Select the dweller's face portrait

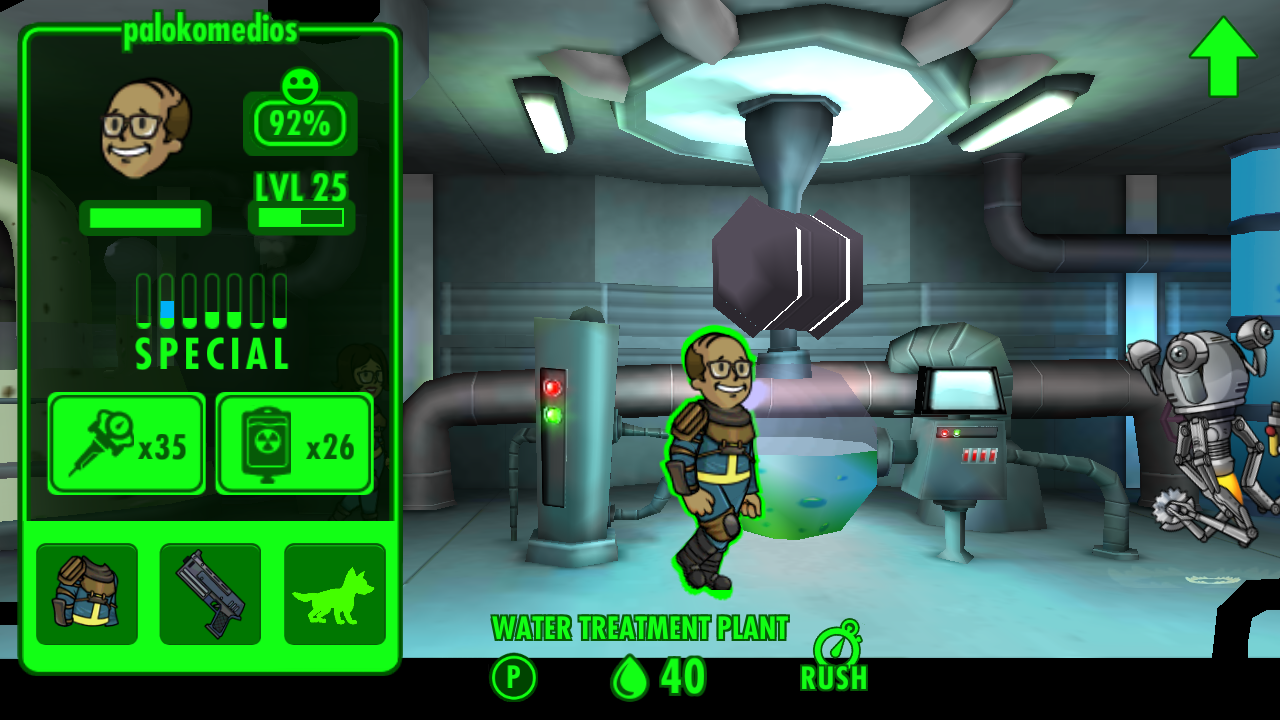[x=146, y=128]
